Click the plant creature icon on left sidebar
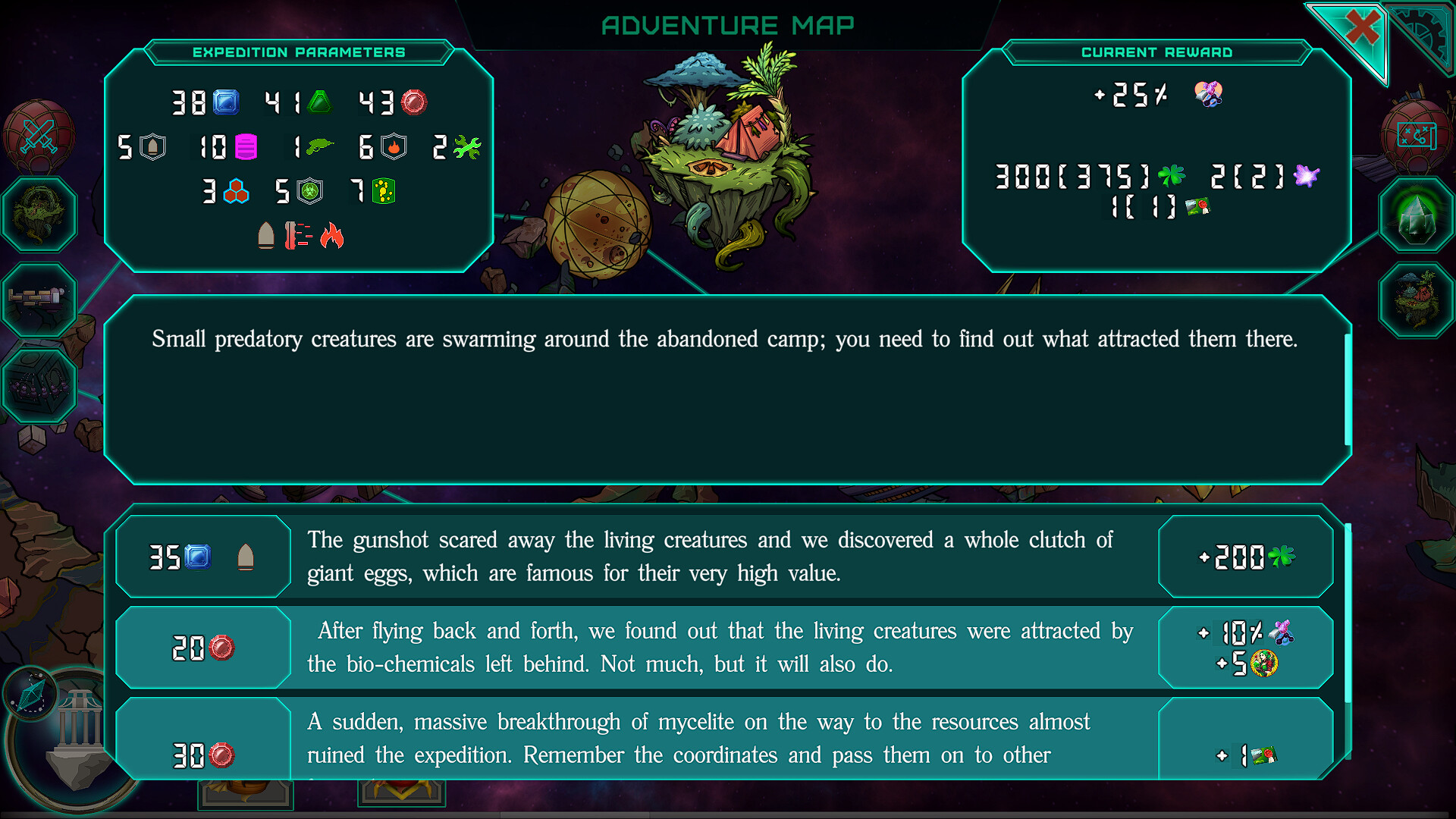The image size is (1456, 819). [x=38, y=216]
